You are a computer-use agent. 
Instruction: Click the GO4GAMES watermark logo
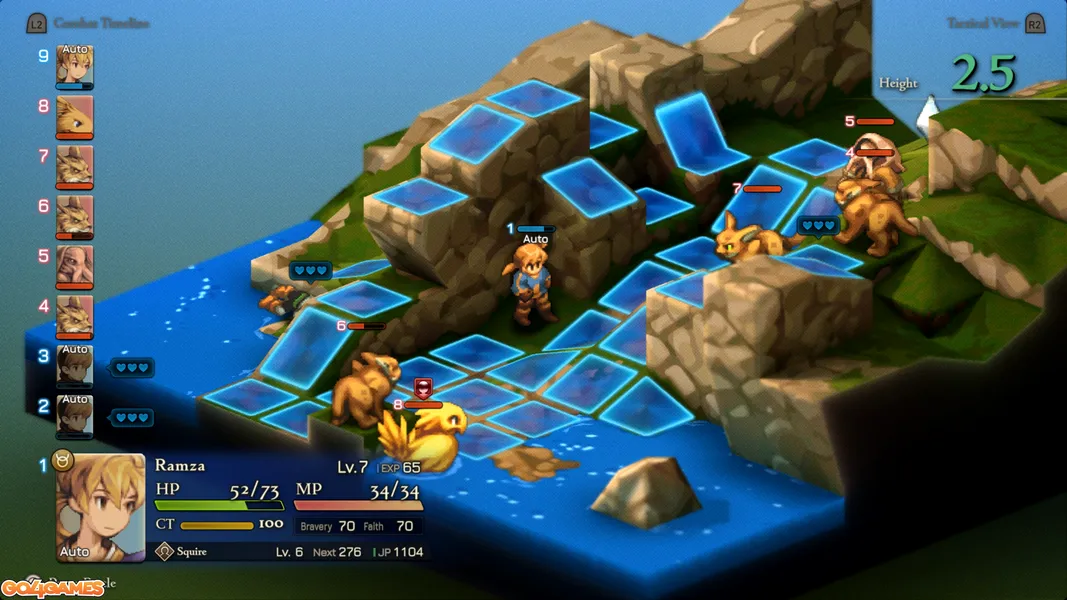coord(52,588)
